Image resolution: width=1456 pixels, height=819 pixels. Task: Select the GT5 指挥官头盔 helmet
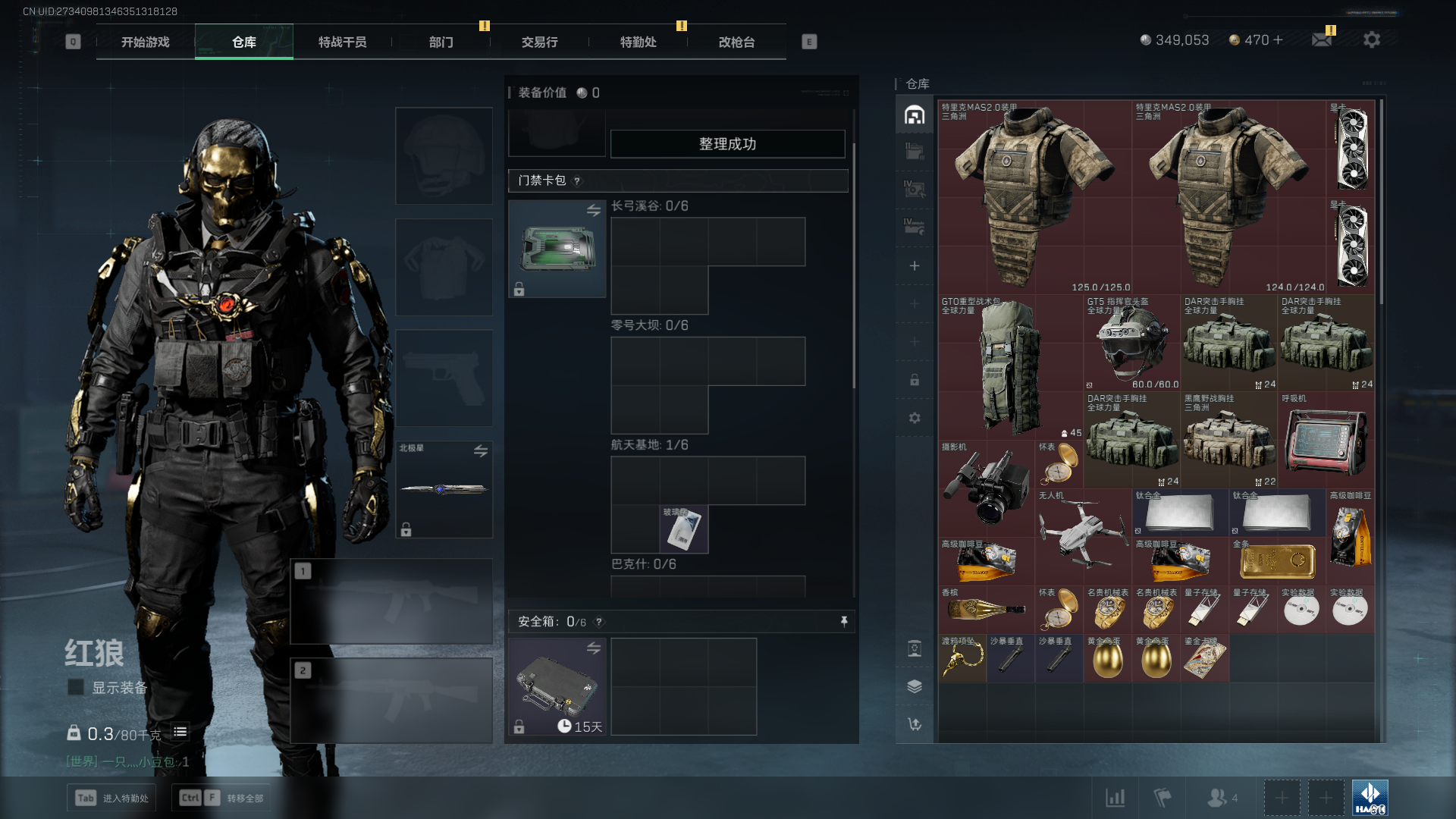click(1131, 343)
